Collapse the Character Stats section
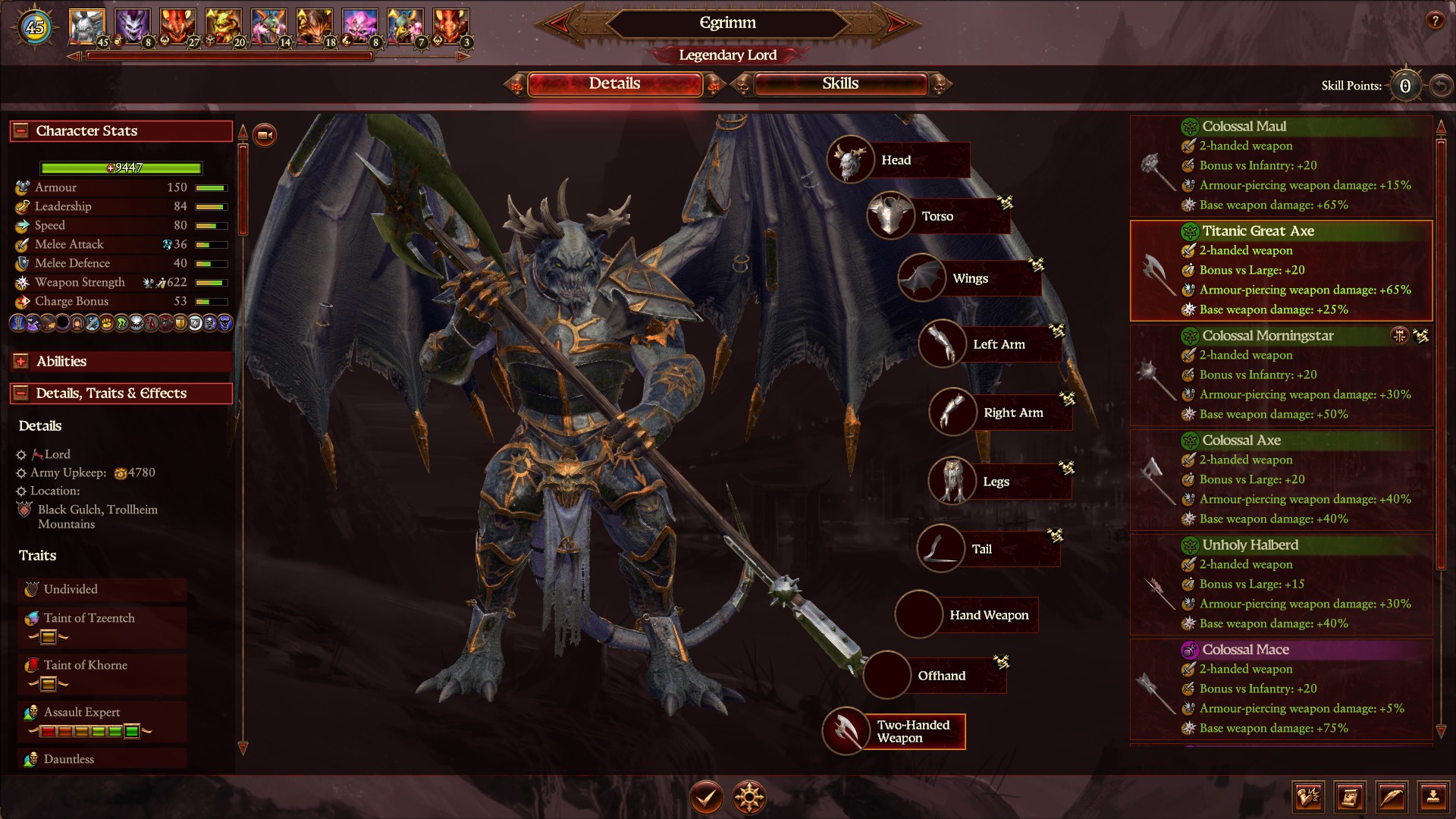 [21, 130]
